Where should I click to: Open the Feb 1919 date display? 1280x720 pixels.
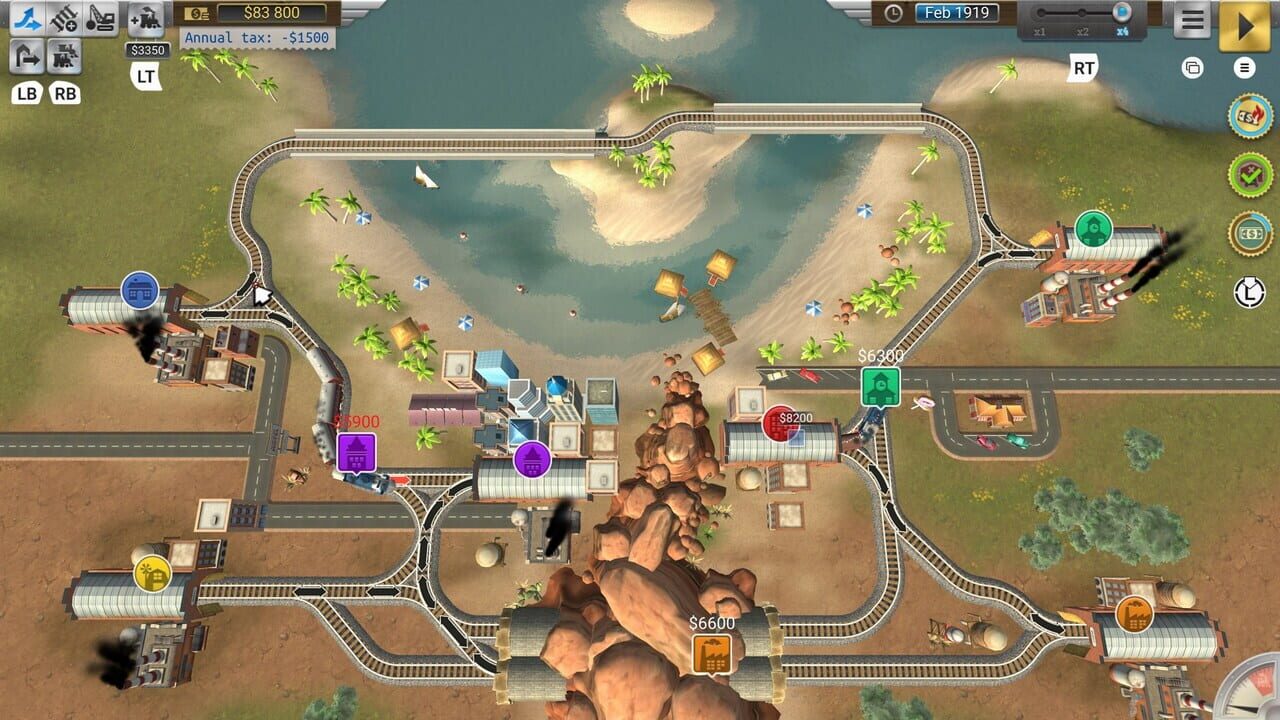coord(958,13)
